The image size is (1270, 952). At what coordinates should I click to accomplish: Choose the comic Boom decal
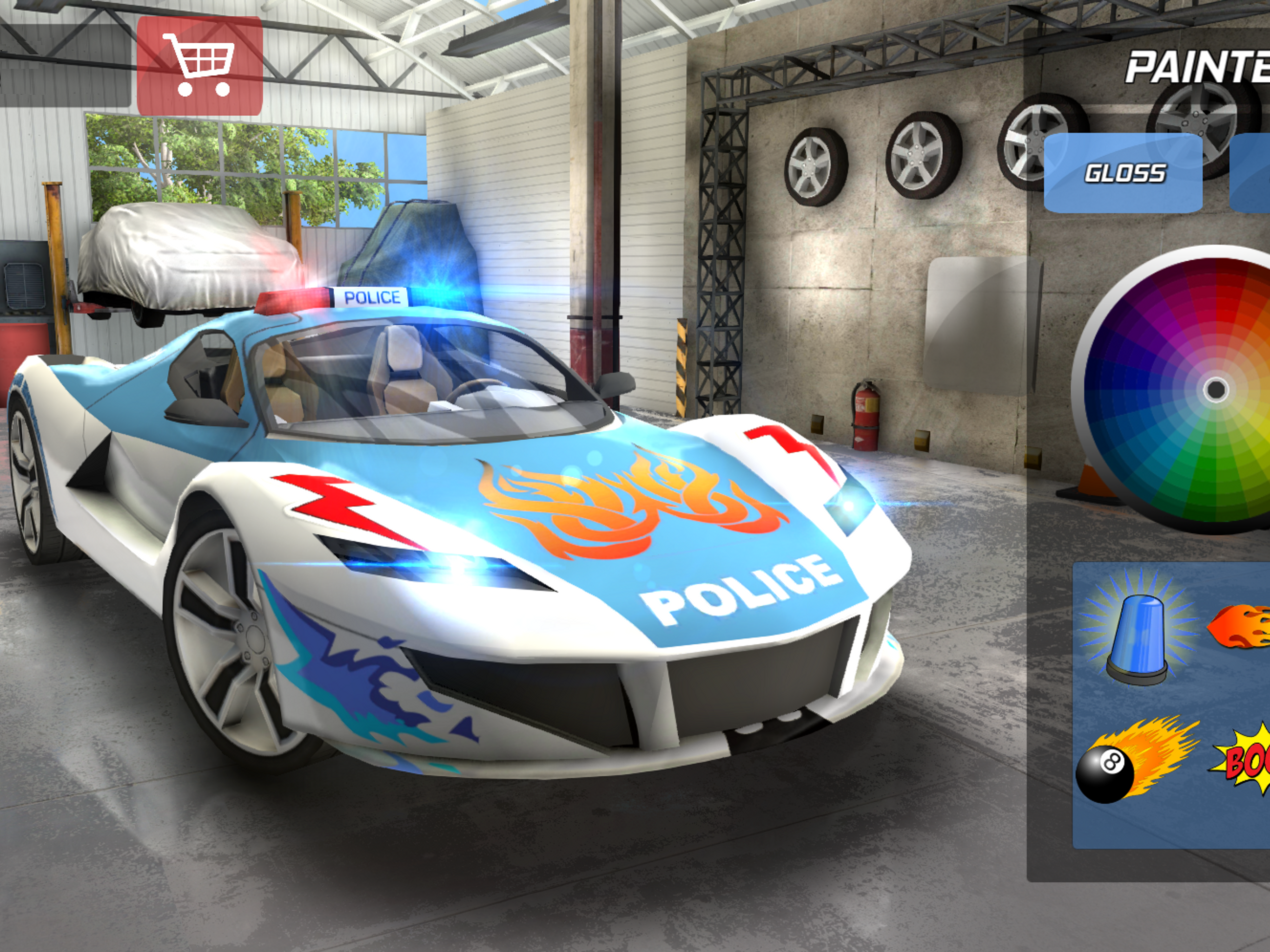click(1244, 760)
